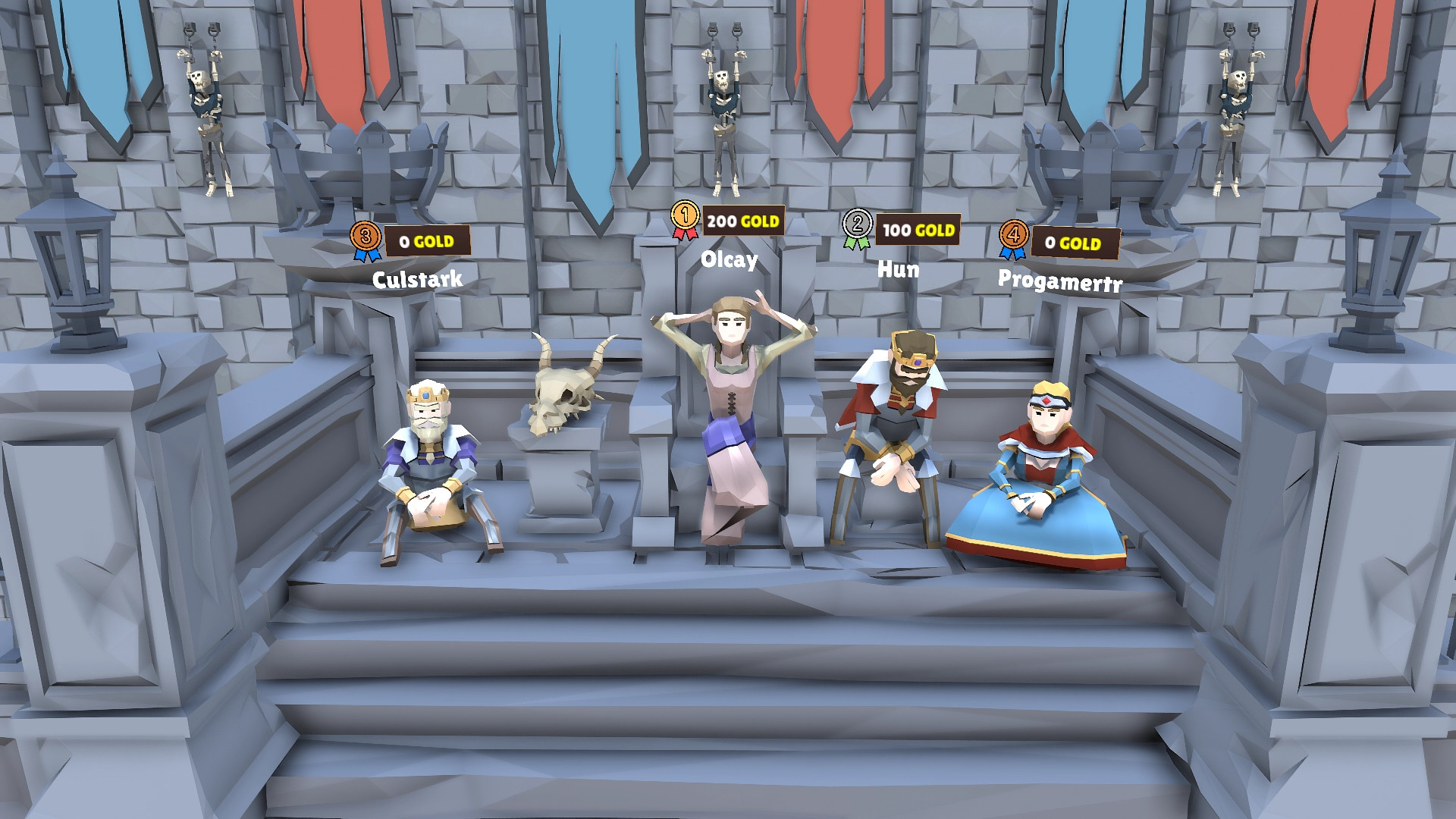Toggle the 0 GOLD plaque for Progamertr
The width and height of the screenshot is (1456, 819).
click(x=1075, y=241)
